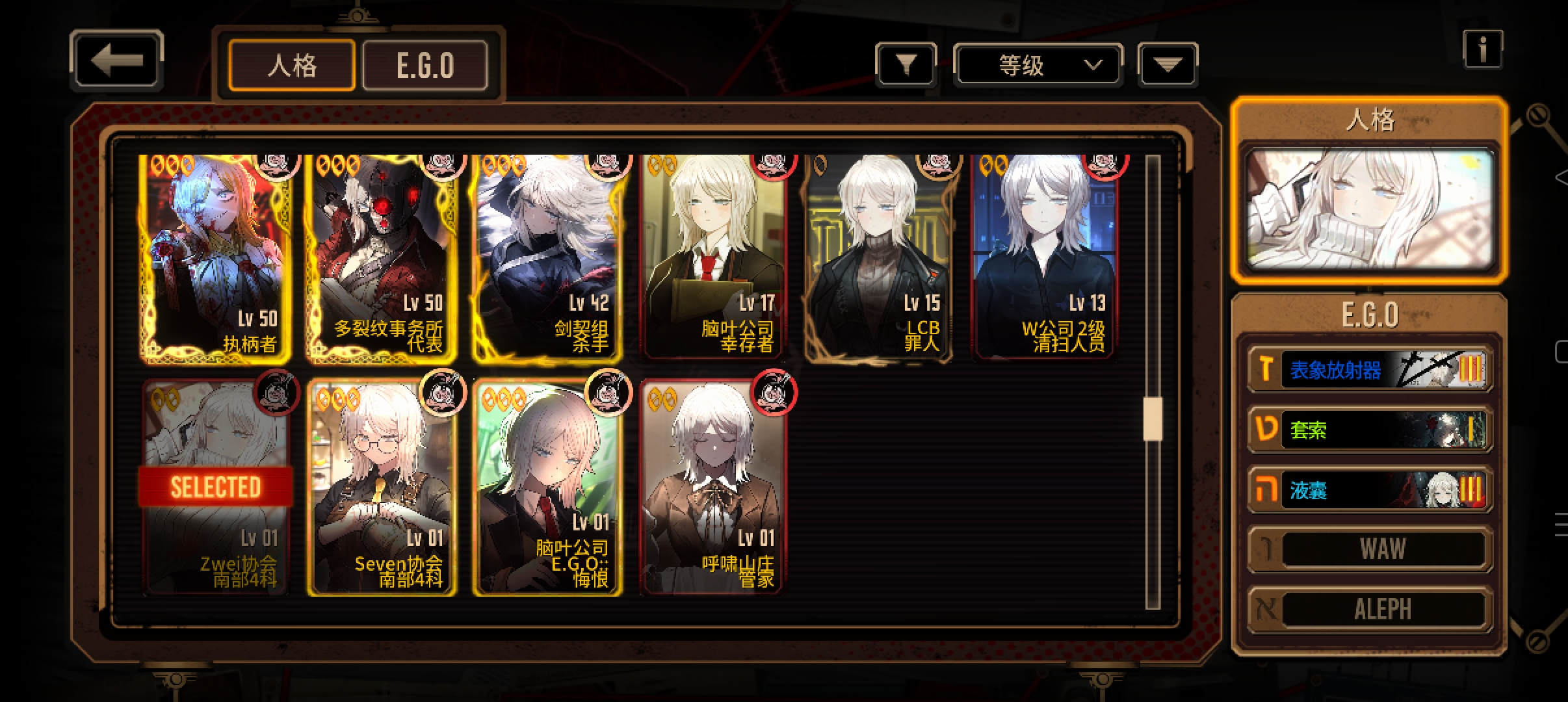Show the info panel via the i icon
1568x702 pixels.
click(1482, 49)
